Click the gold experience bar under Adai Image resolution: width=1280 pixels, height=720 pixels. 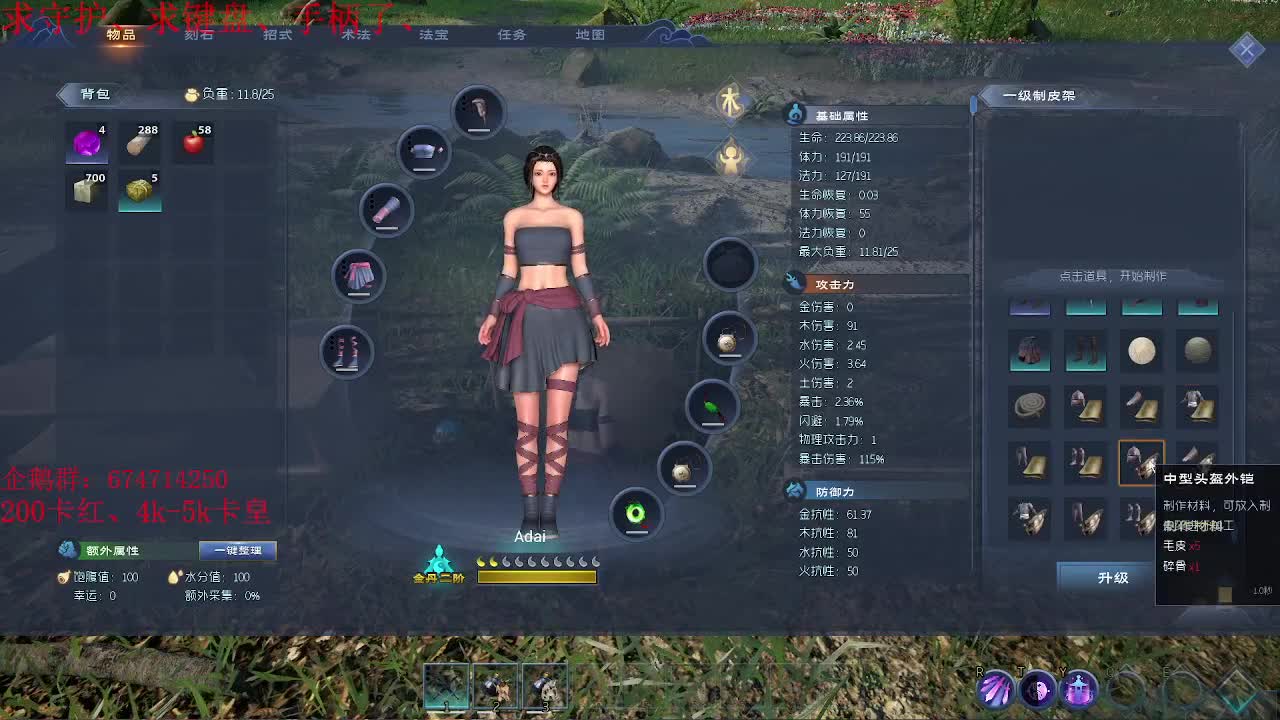point(537,577)
